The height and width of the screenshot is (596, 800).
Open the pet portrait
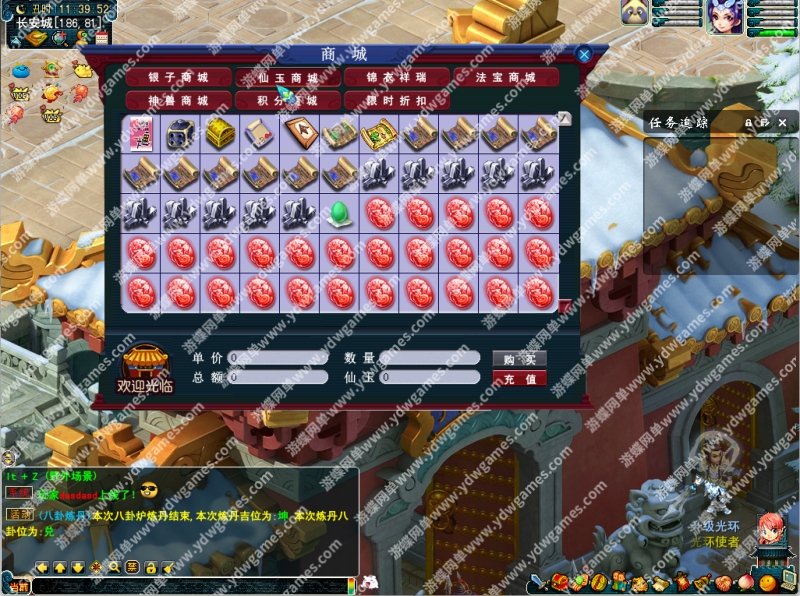(635, 12)
